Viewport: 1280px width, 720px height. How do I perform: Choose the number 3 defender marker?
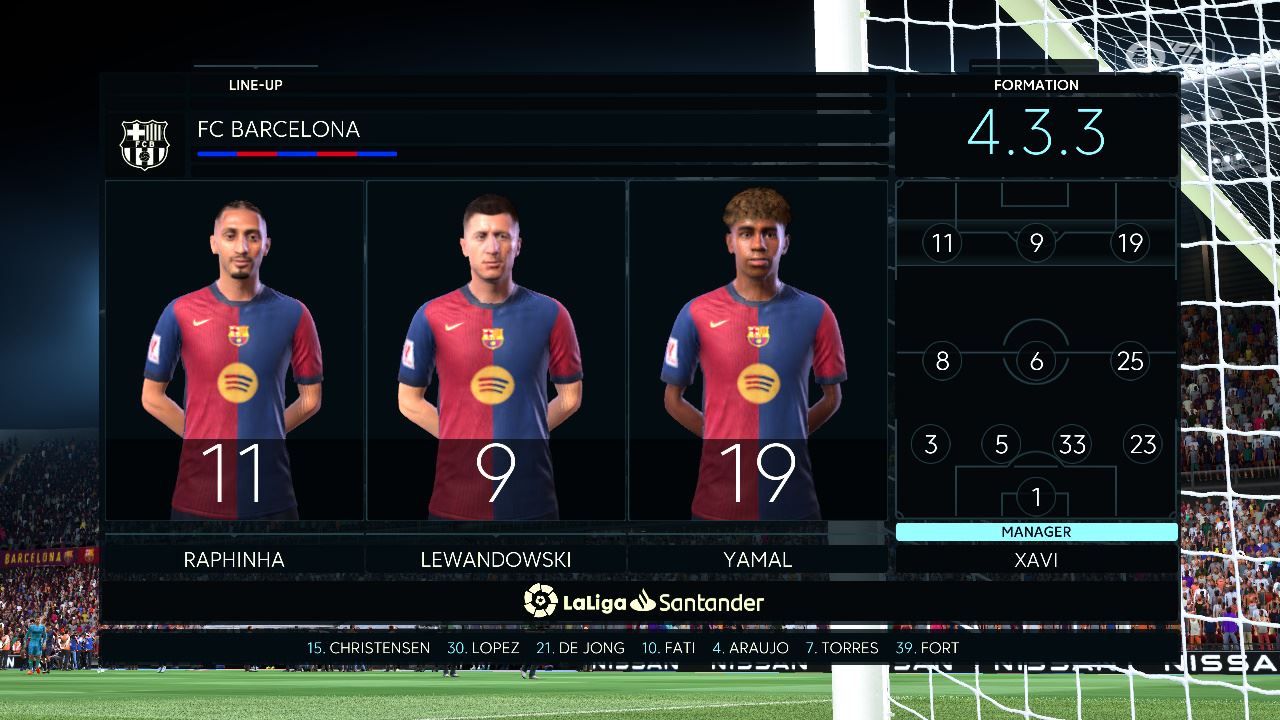931,444
